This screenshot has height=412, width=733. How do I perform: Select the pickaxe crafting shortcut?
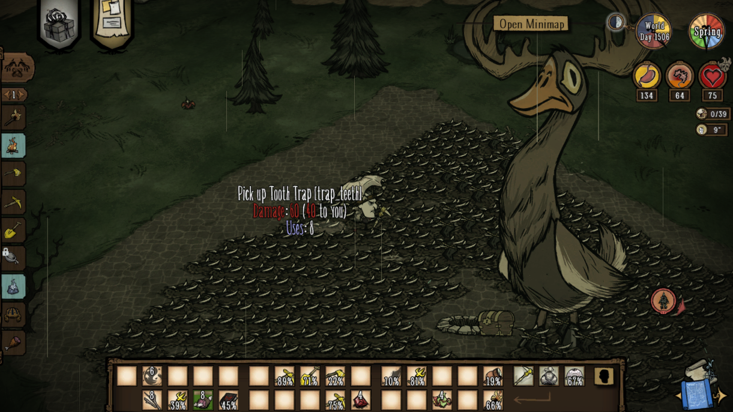(x=14, y=202)
